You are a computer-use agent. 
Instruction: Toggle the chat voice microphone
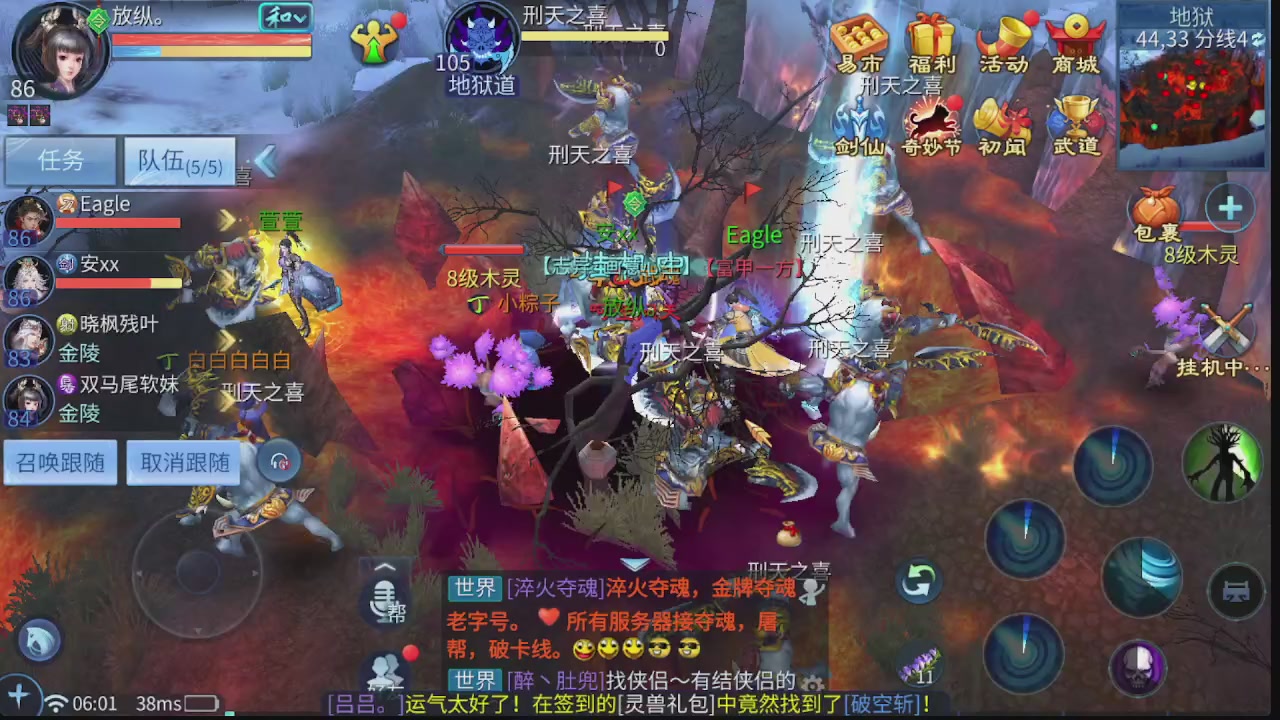(x=383, y=600)
